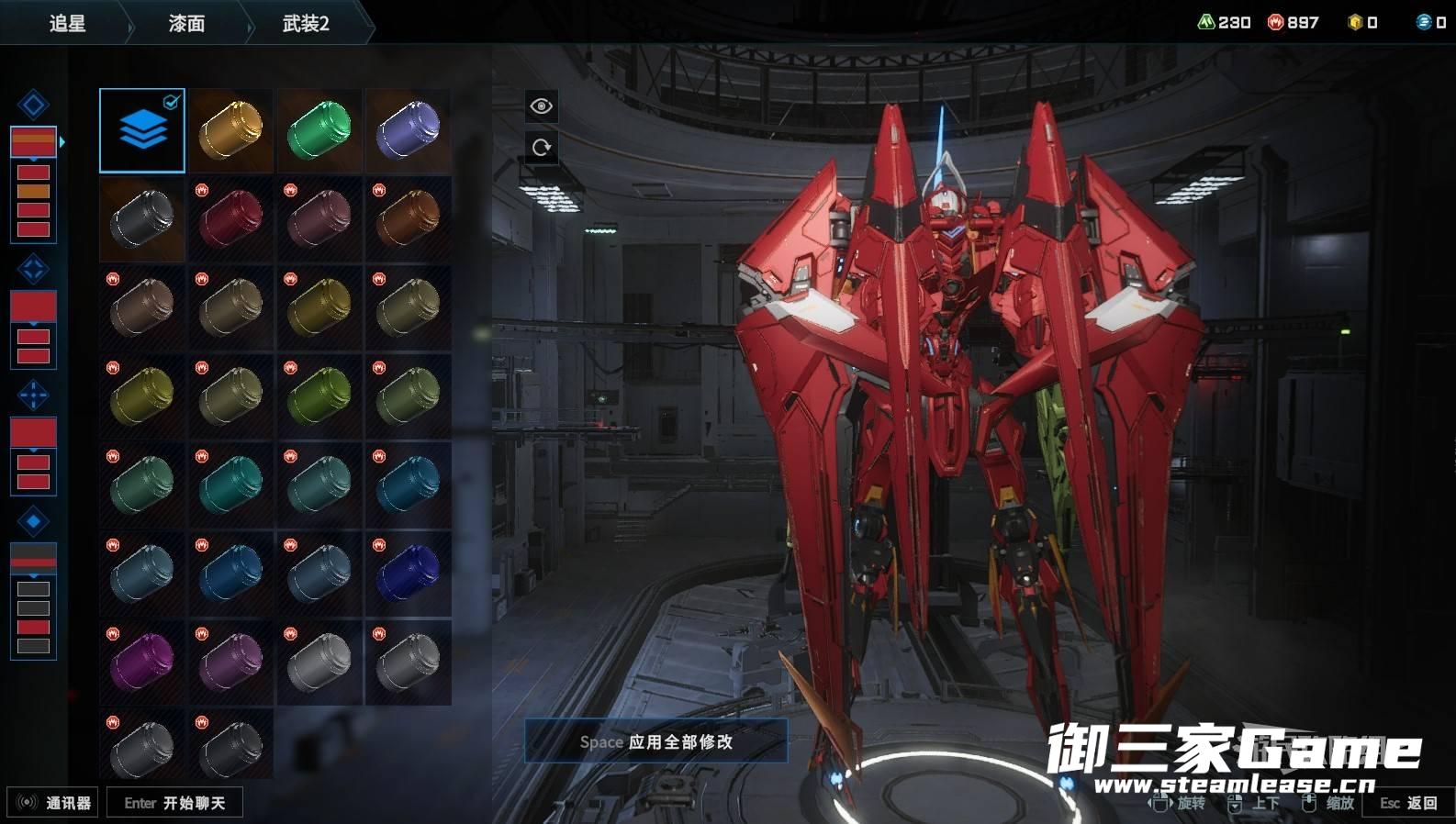Click 开始聊天 chat box
The width and height of the screenshot is (1456, 824).
[x=174, y=803]
